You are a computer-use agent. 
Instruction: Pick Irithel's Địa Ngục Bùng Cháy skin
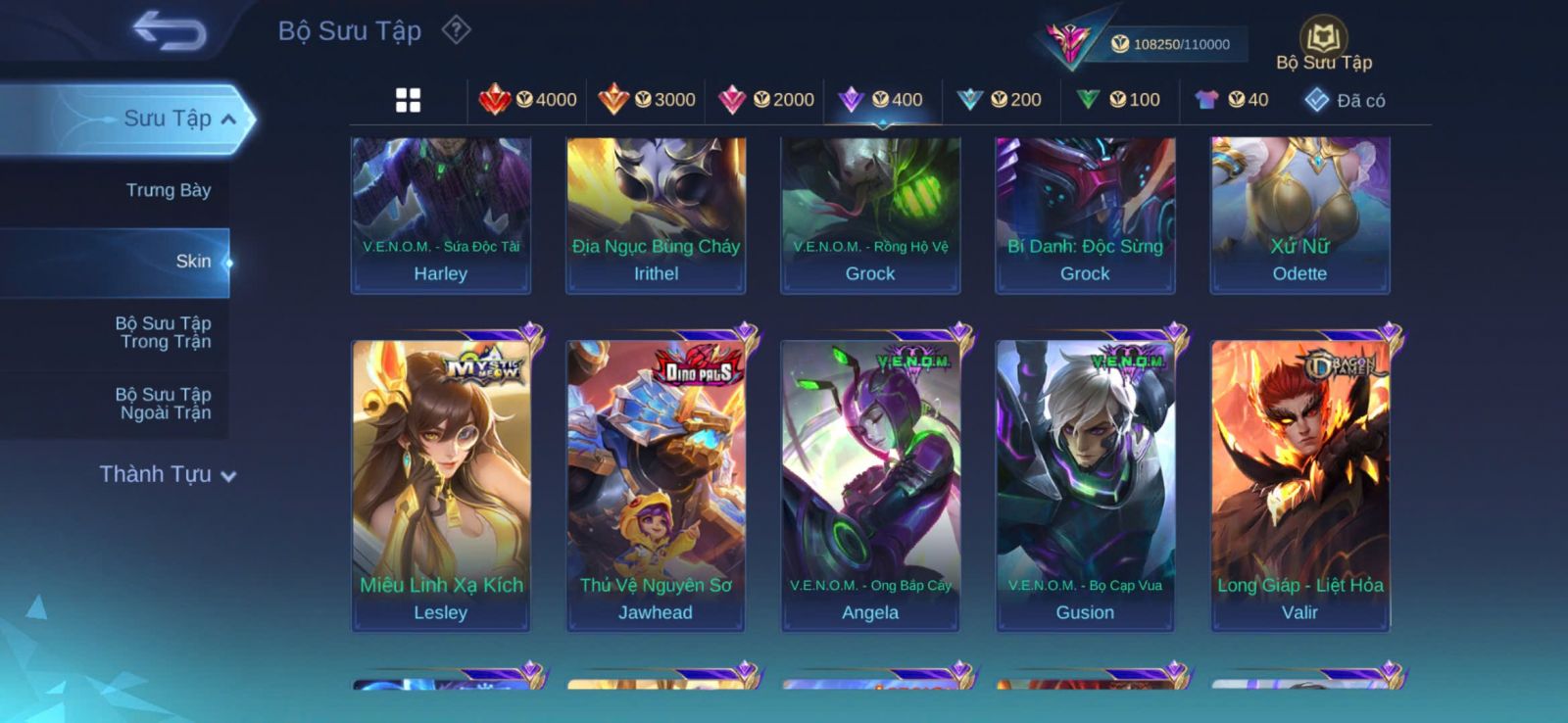(656, 216)
